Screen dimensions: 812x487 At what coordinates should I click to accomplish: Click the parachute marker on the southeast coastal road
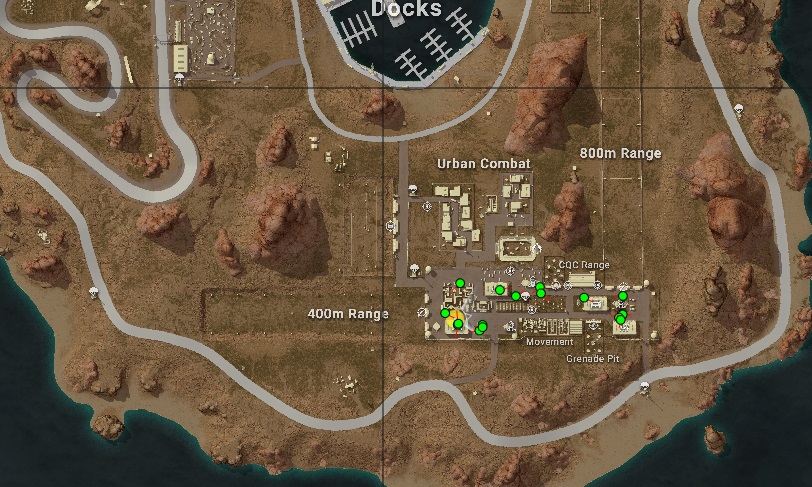(x=644, y=387)
